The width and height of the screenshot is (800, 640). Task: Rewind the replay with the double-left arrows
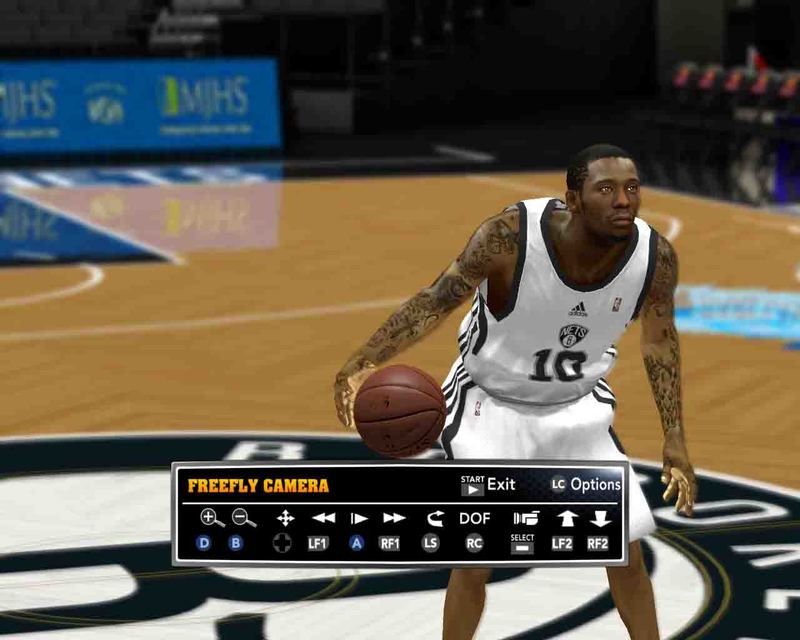pos(323,518)
